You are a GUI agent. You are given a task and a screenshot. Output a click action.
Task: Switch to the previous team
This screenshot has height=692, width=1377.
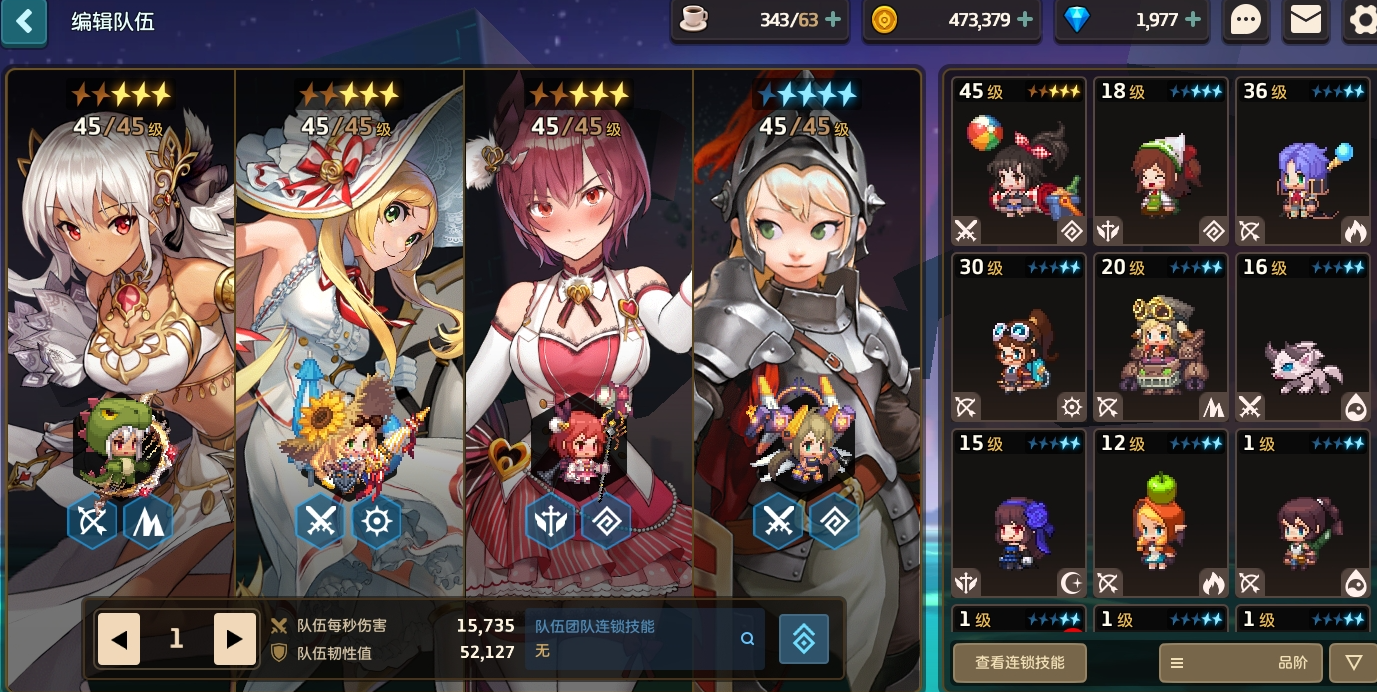point(119,640)
